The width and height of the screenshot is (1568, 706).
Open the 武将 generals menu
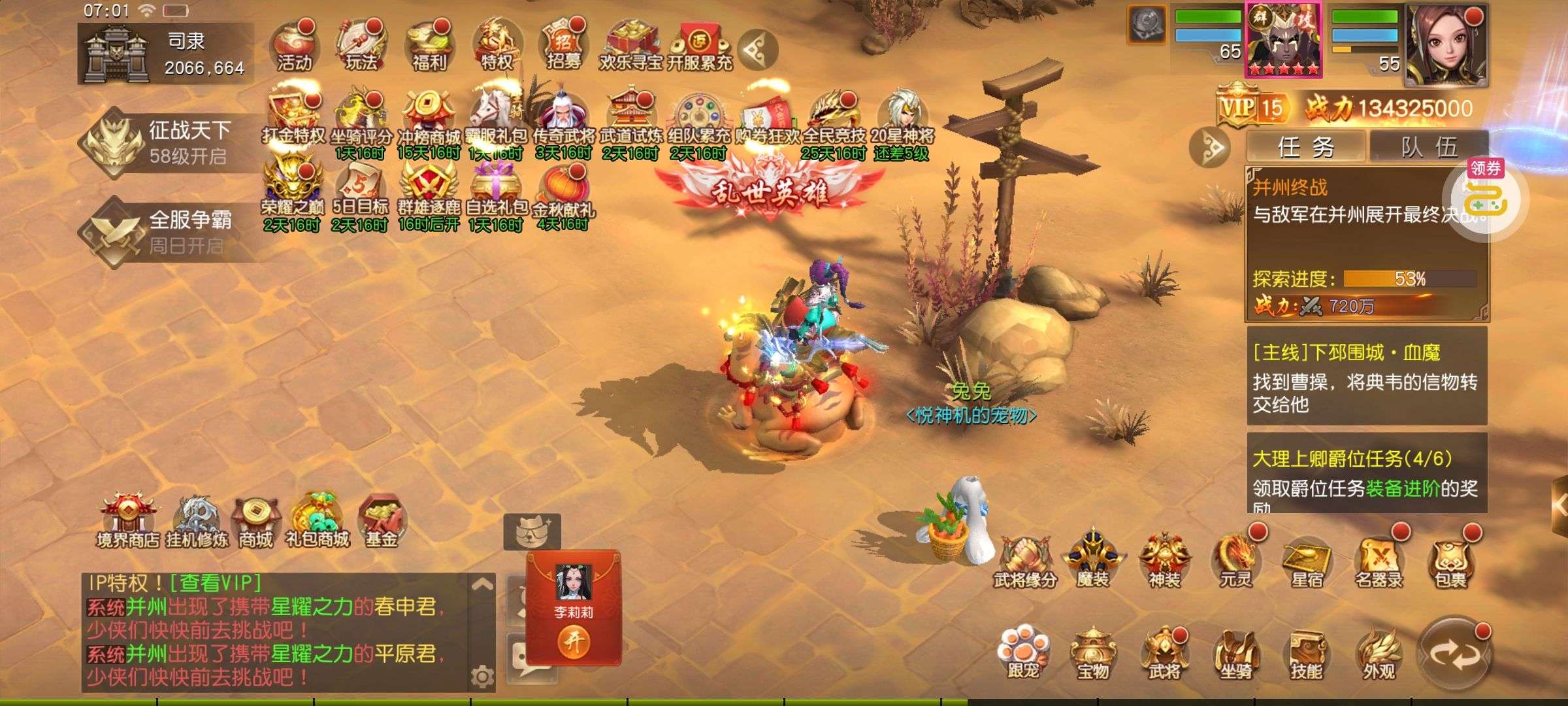(1164, 654)
